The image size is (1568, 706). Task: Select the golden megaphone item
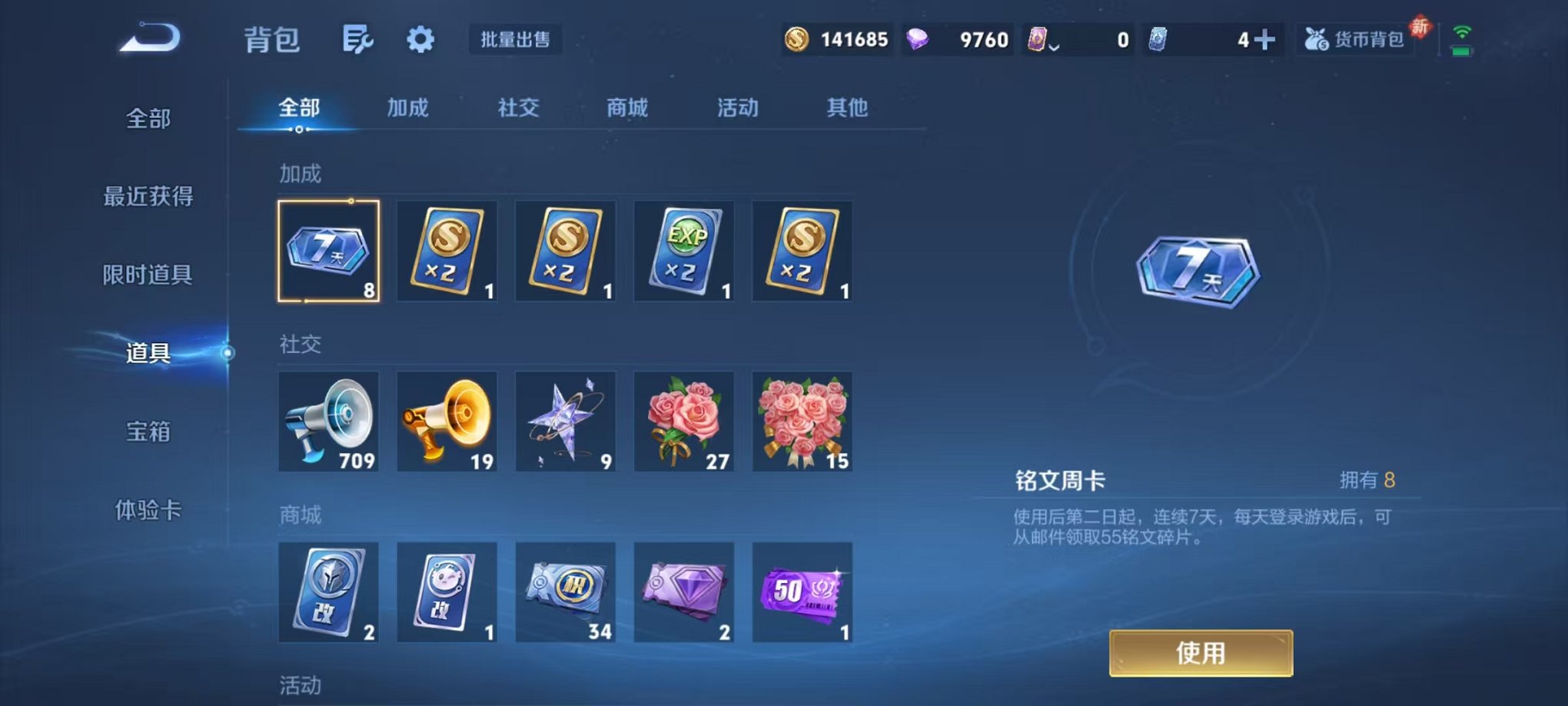click(447, 421)
